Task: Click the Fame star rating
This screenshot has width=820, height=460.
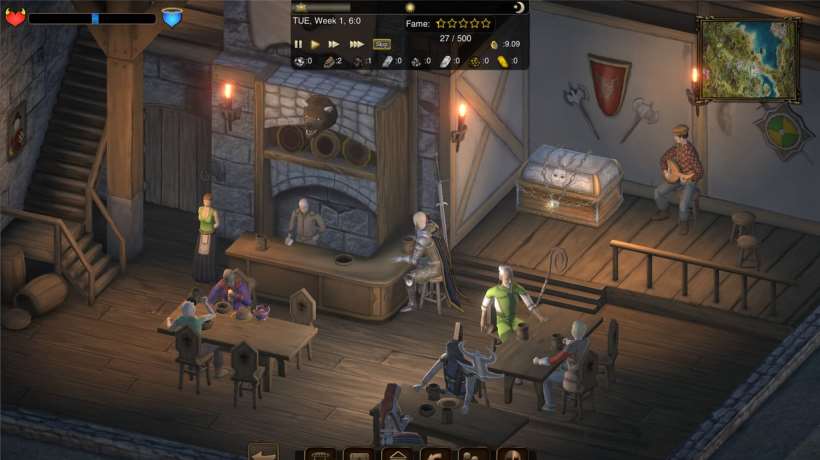Action: coord(463,23)
